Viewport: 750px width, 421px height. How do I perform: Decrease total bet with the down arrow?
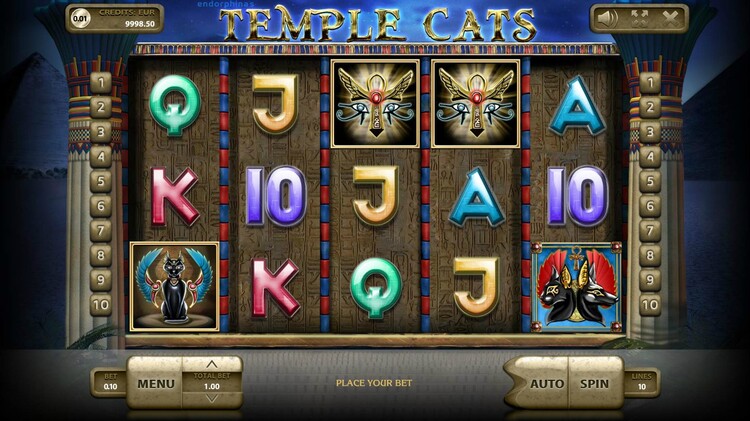211,399
